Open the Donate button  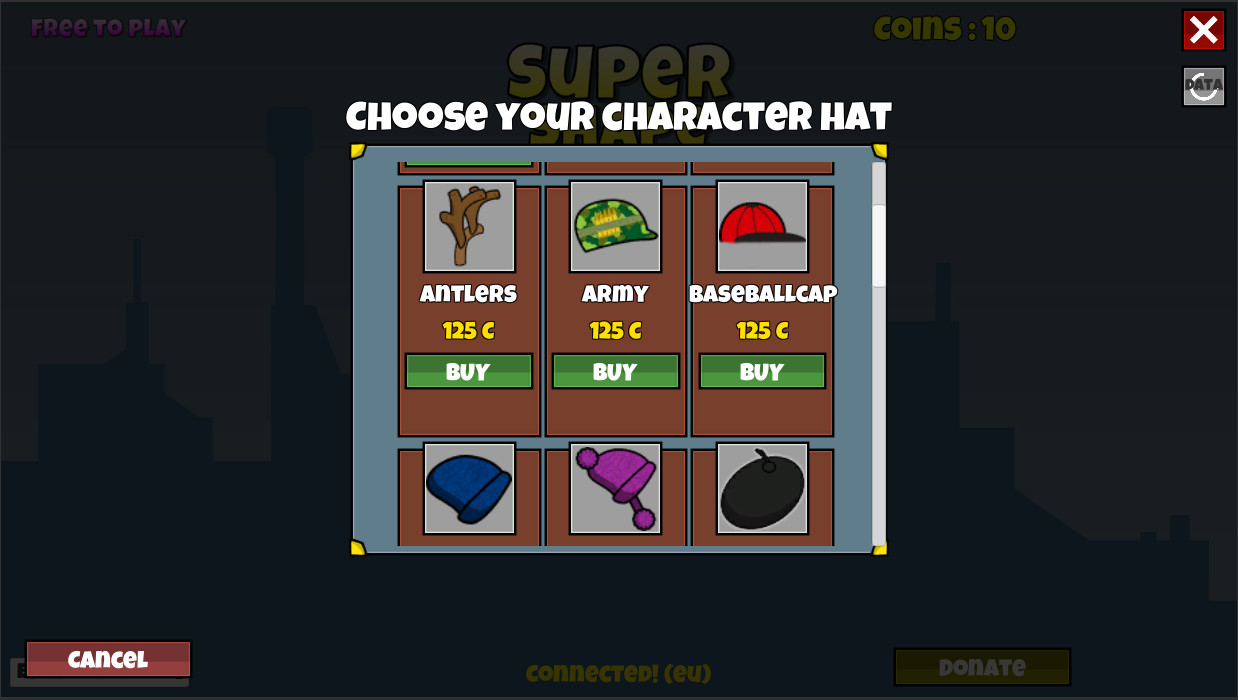(981, 667)
